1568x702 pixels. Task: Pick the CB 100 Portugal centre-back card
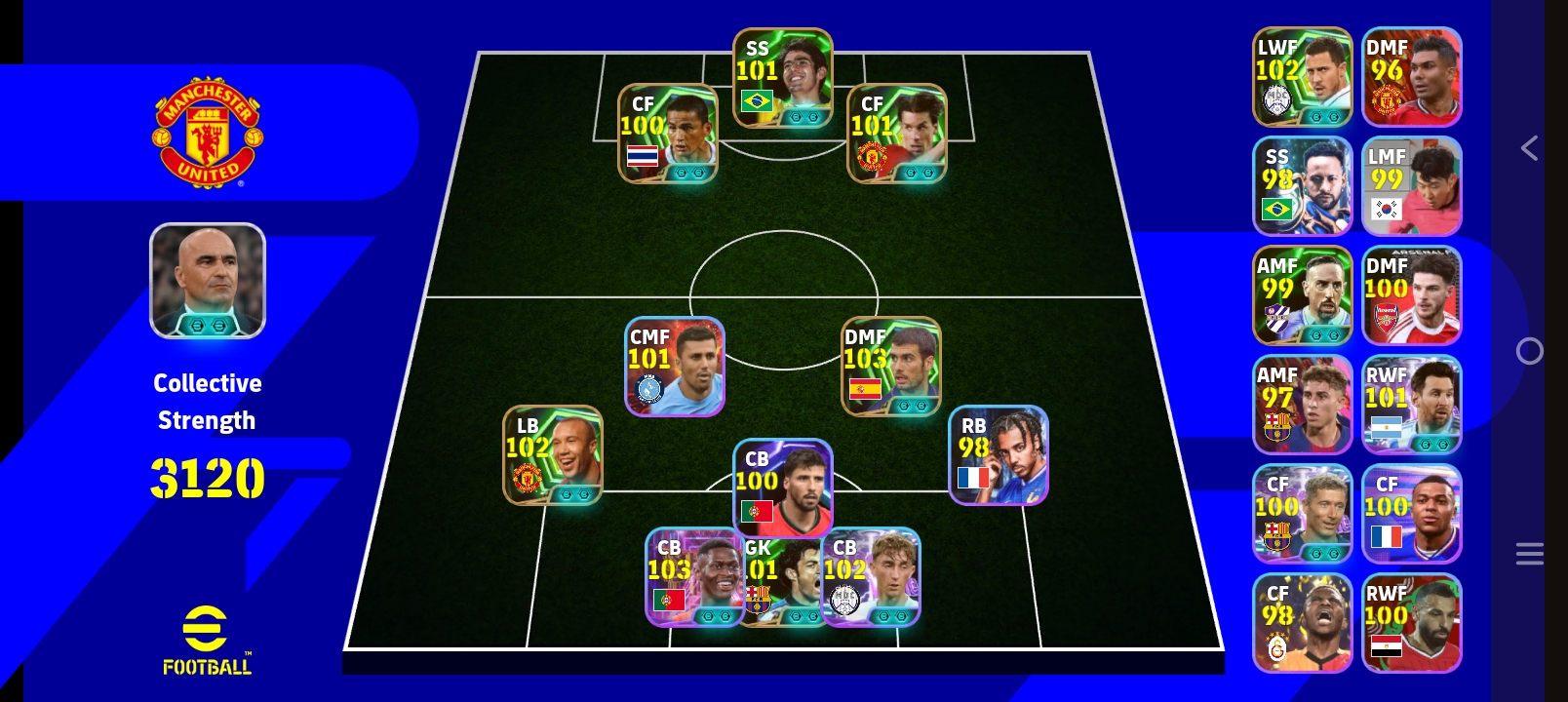point(783,486)
